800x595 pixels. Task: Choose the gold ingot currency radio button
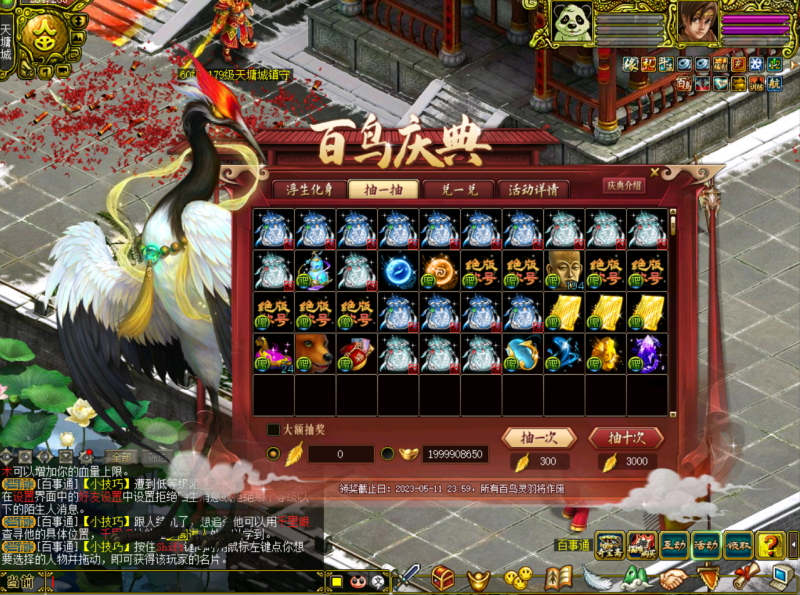pos(387,454)
